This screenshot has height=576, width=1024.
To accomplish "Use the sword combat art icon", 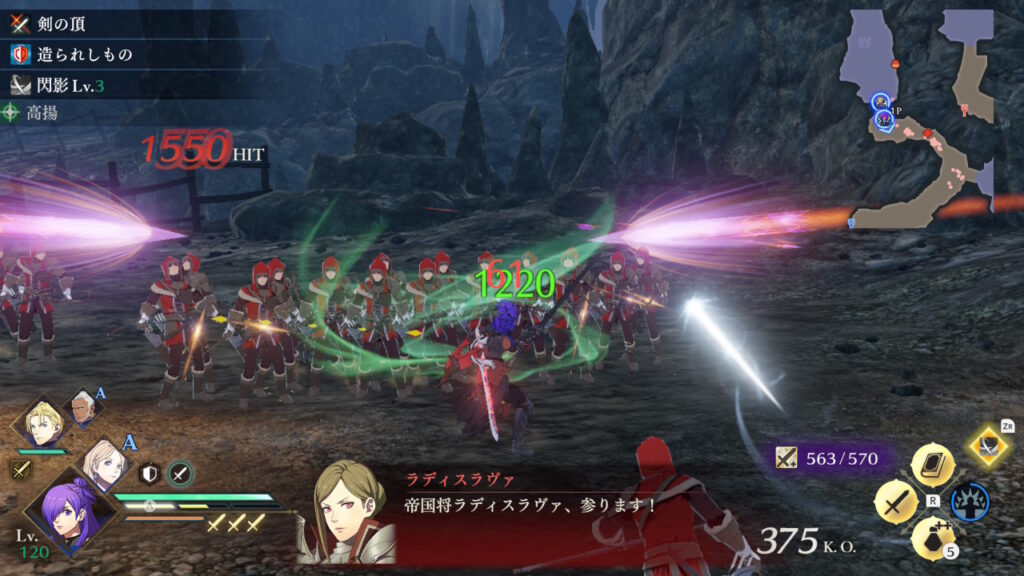I will pos(894,502).
